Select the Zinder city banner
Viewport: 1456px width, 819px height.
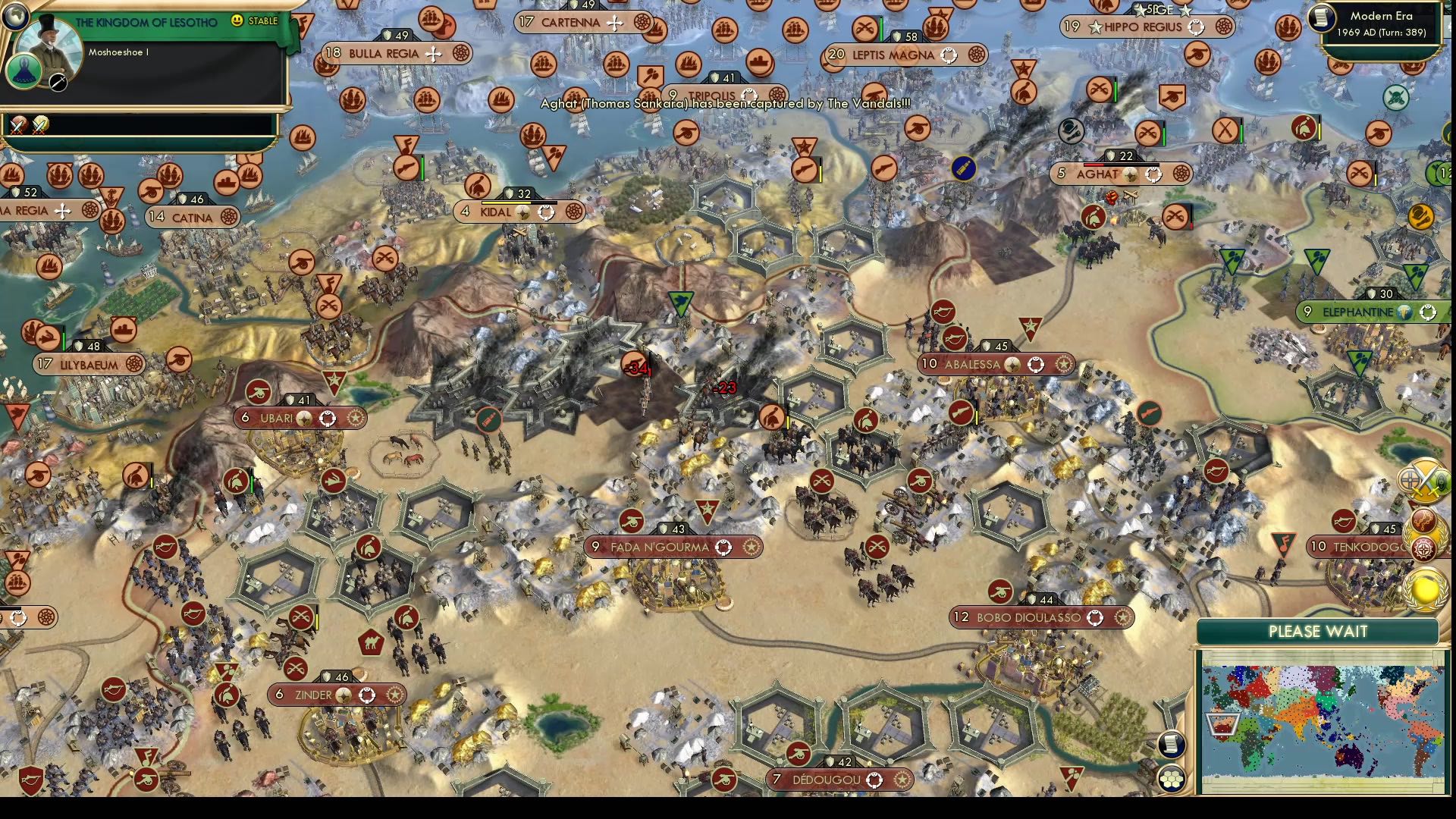click(x=337, y=694)
